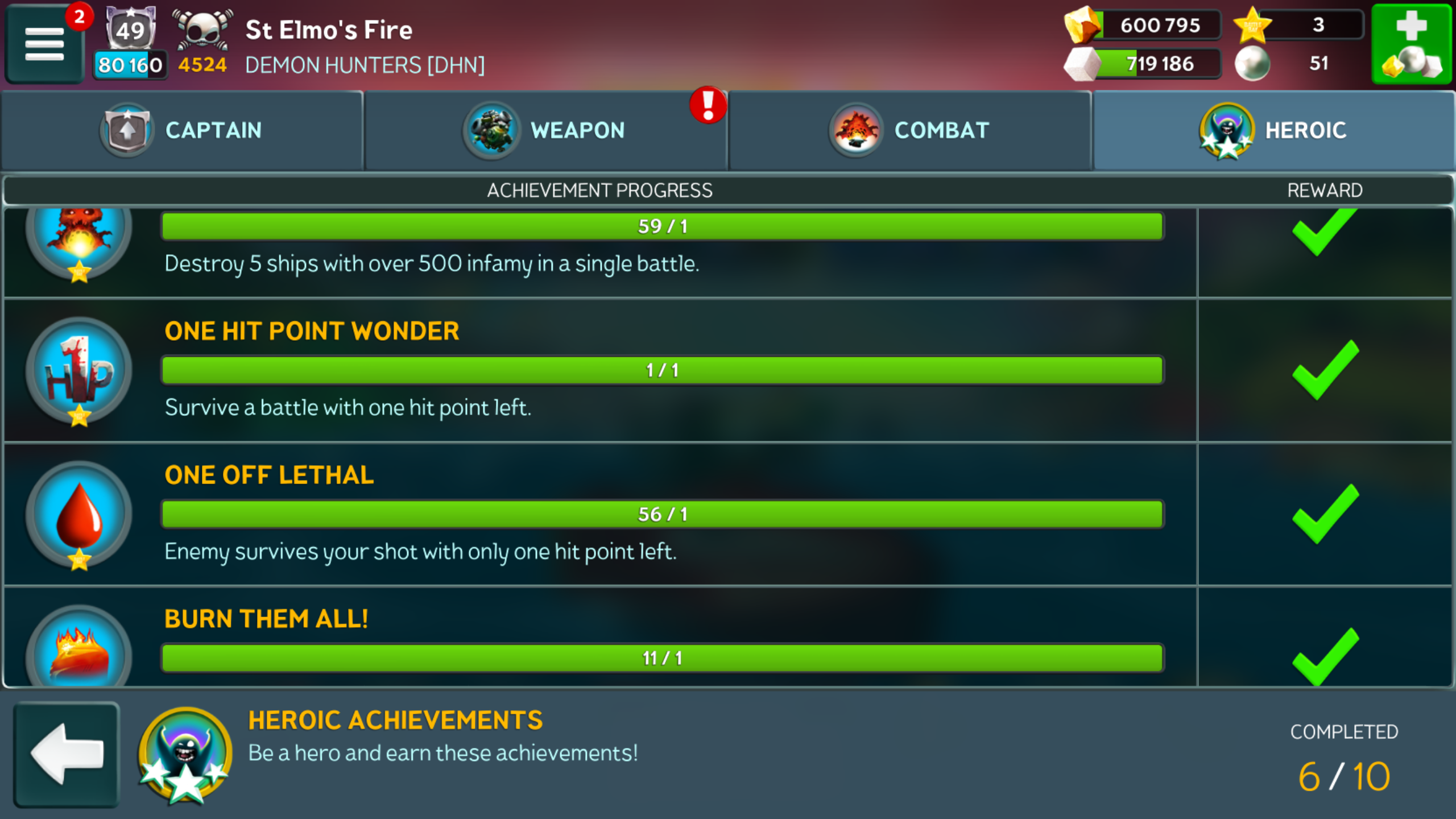Image resolution: width=1456 pixels, height=819 pixels.
Task: Select the Combat achievements tab
Action: (x=910, y=130)
